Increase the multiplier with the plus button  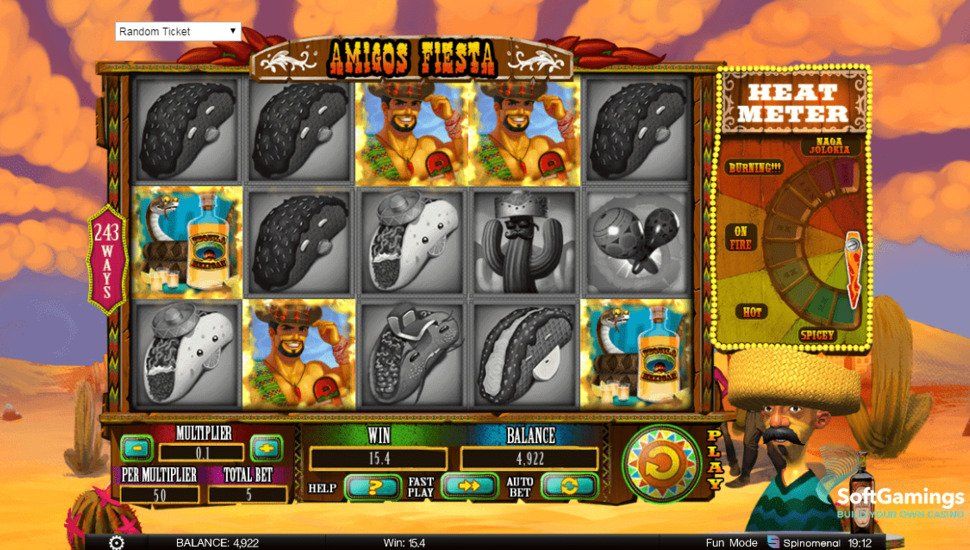pos(264,447)
